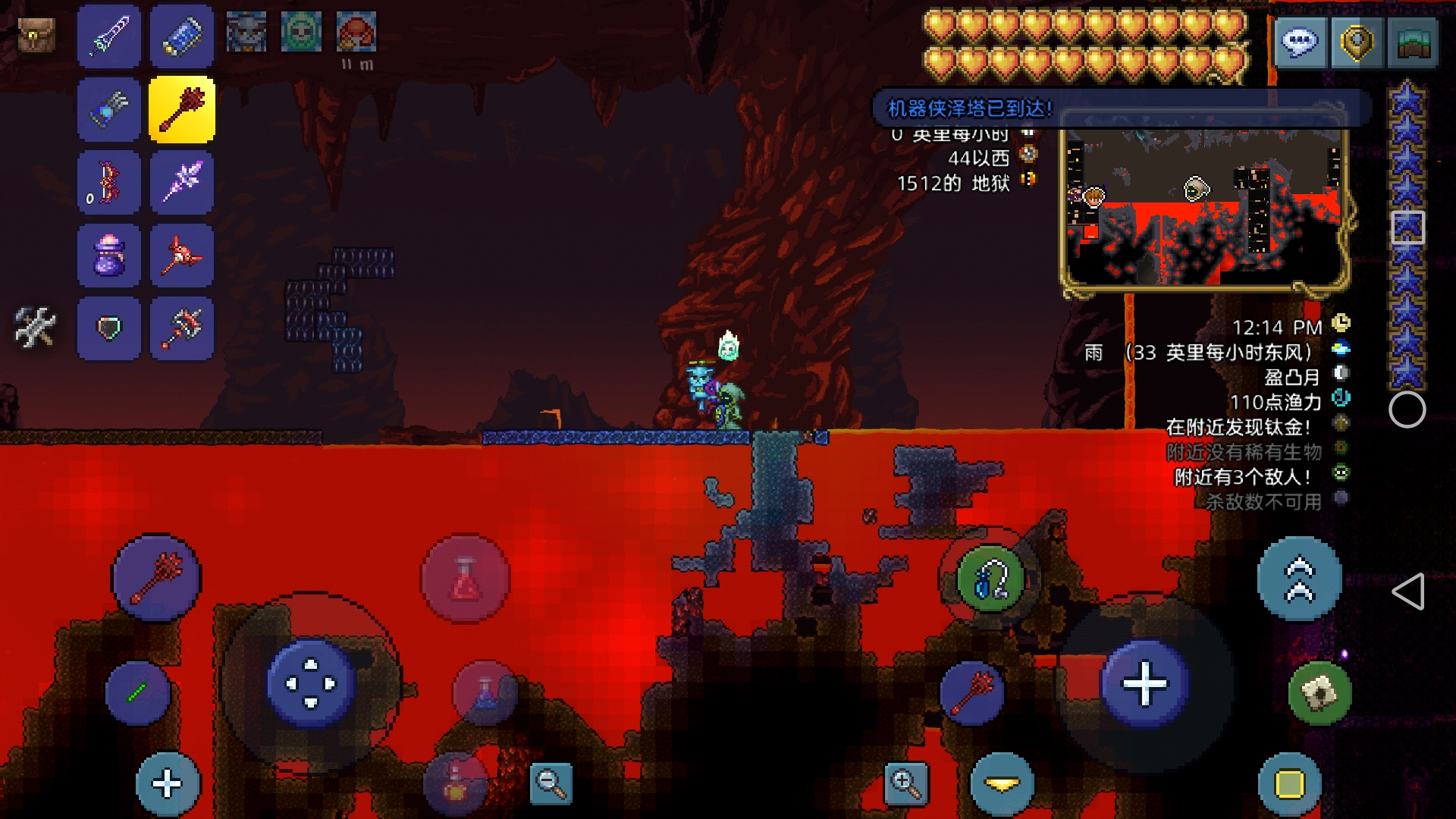Tap the yellow down-arrow button
This screenshot has height=819, width=1456.
(x=1002, y=785)
